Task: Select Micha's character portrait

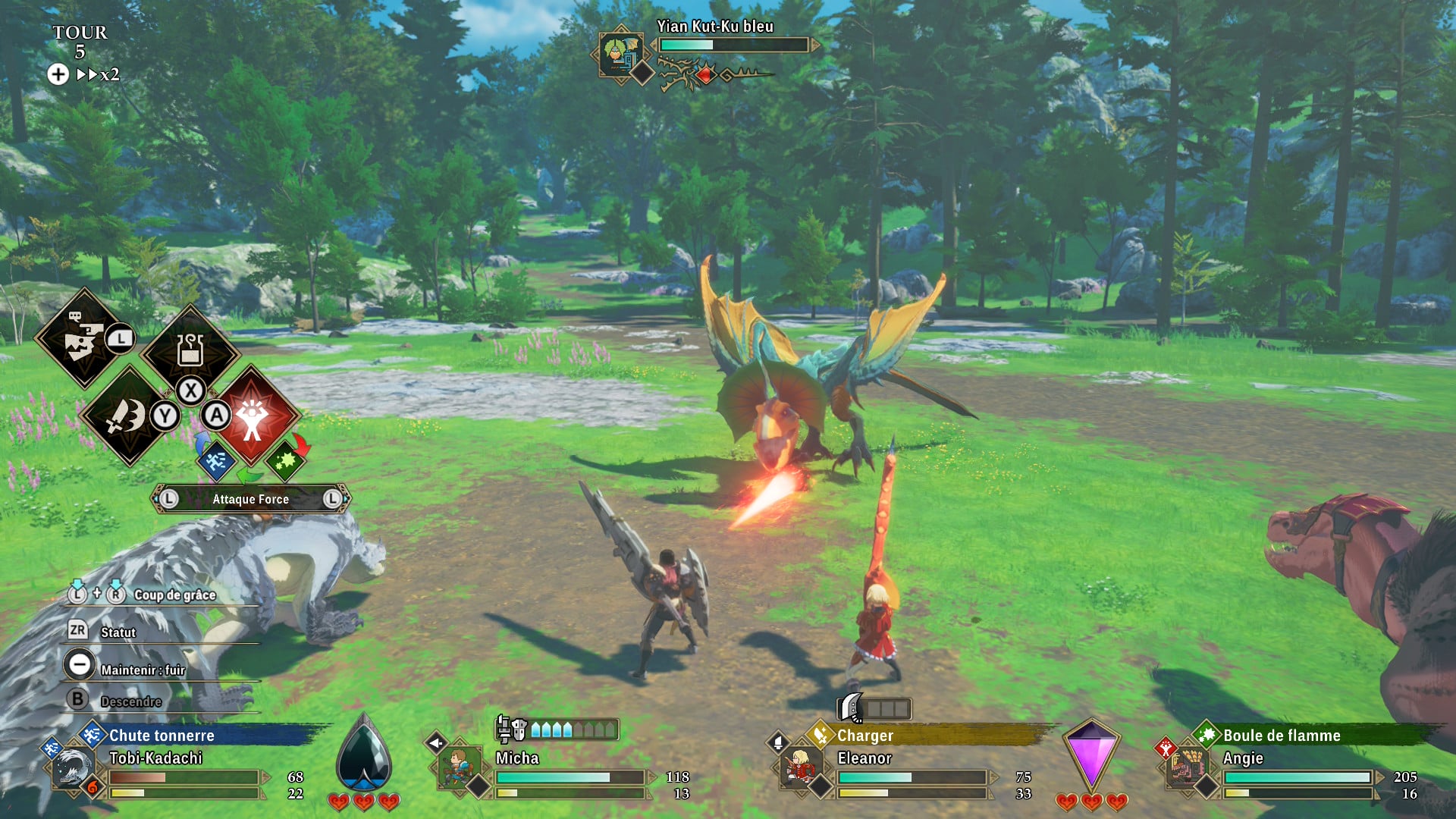Action: coord(458,767)
